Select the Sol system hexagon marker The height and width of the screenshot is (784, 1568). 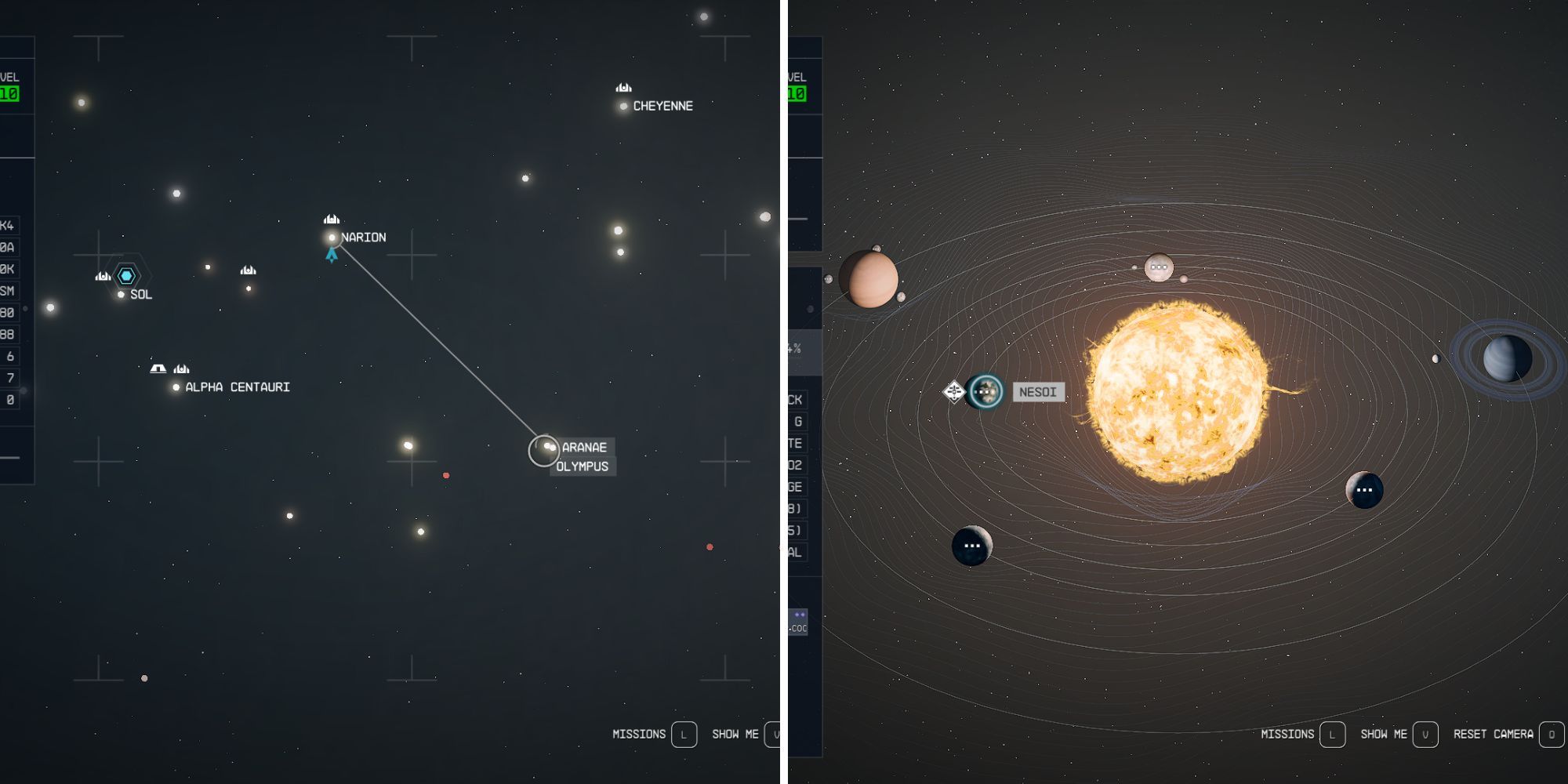[125, 276]
